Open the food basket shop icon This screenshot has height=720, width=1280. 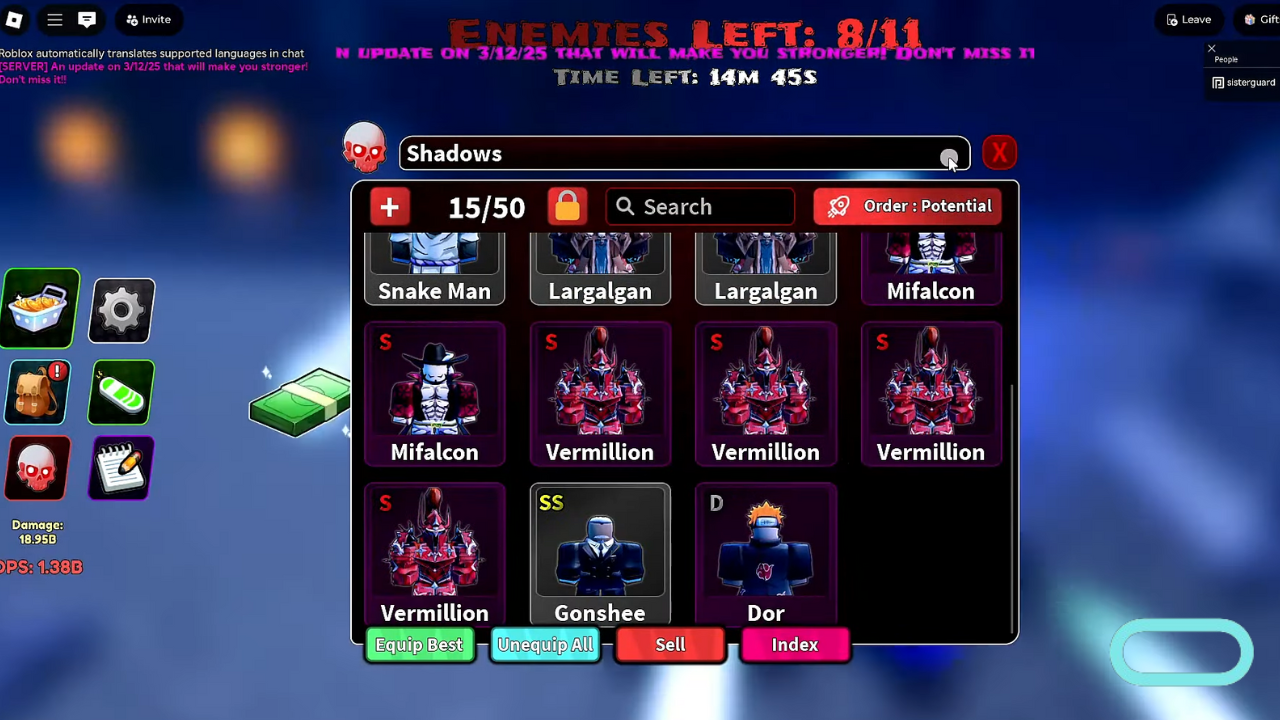pyautogui.click(x=40, y=309)
